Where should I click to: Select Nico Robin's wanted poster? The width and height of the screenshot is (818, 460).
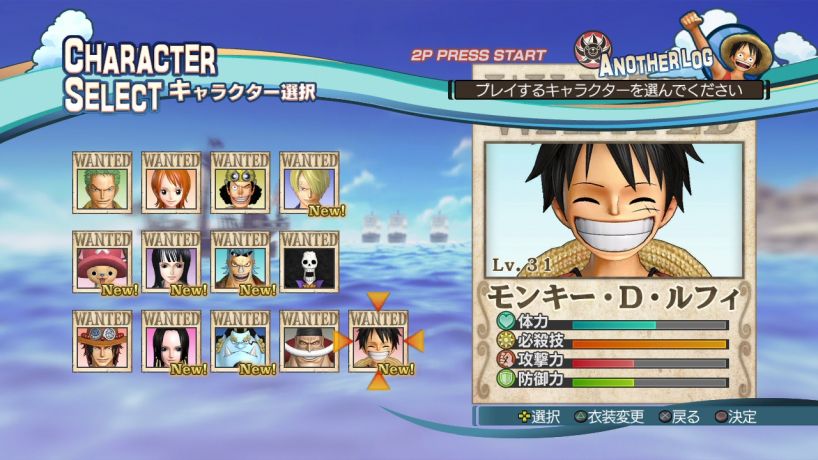tap(171, 265)
